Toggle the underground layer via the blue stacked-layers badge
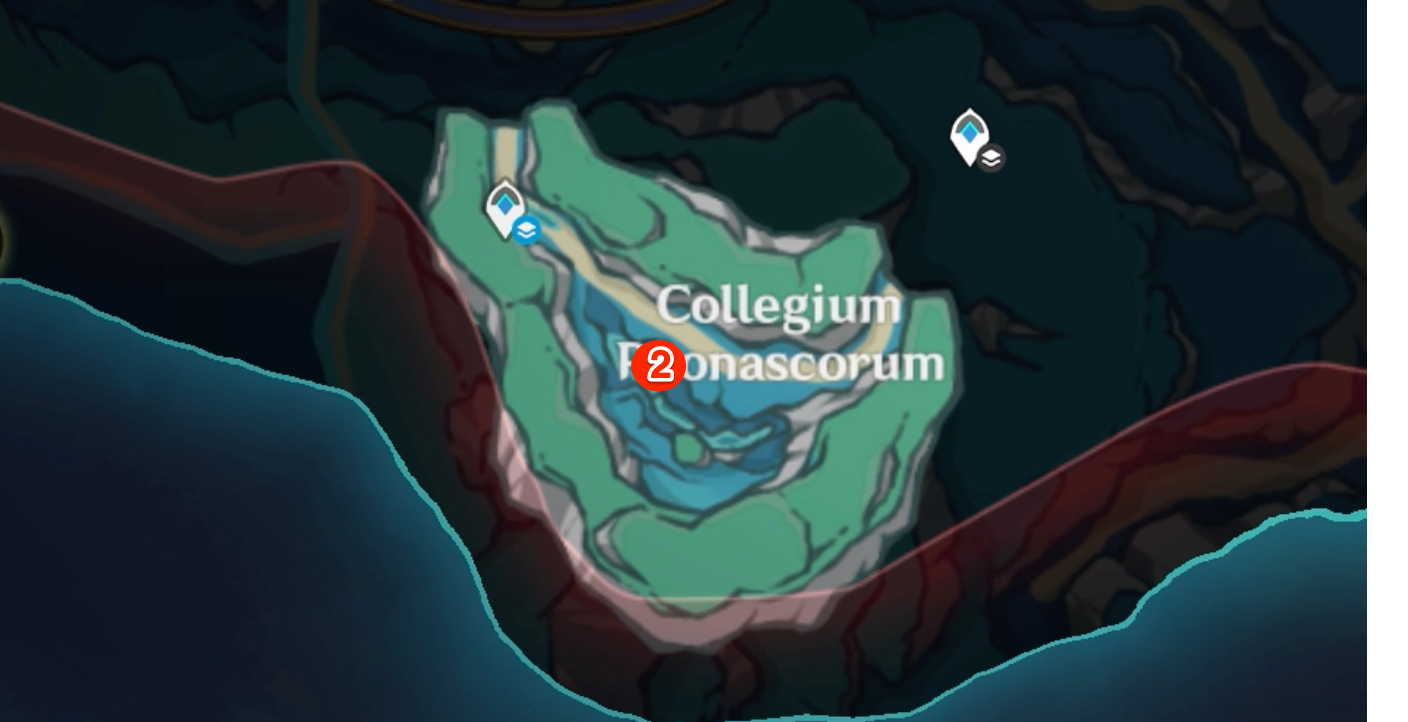Screen dimensions: 1408x722 click(527, 229)
